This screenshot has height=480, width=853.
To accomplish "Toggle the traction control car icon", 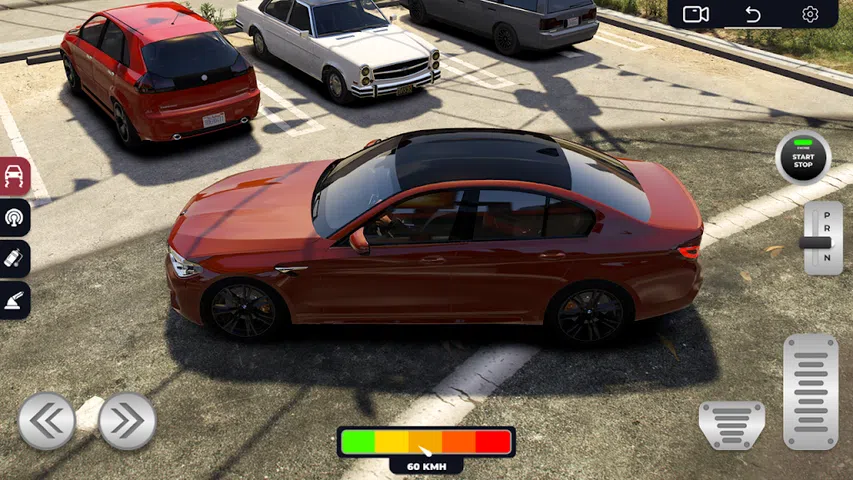I will 14,177.
